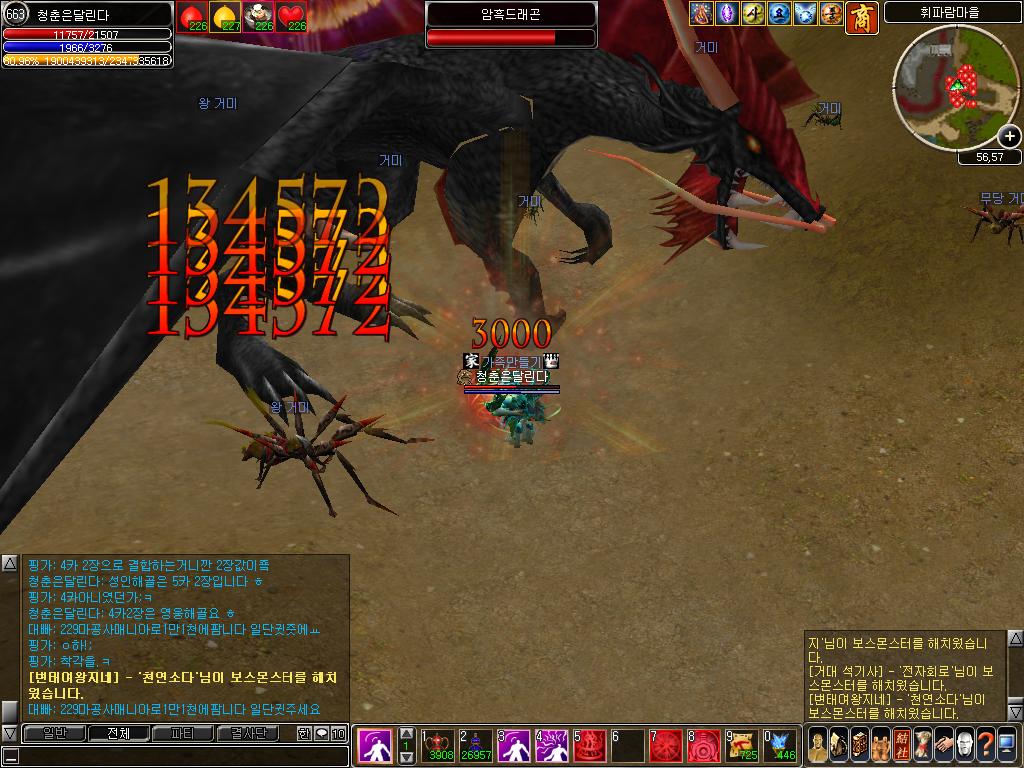This screenshot has width=1024, height=768.
Task: Select the large purple figure skill icon
Action: 375,746
